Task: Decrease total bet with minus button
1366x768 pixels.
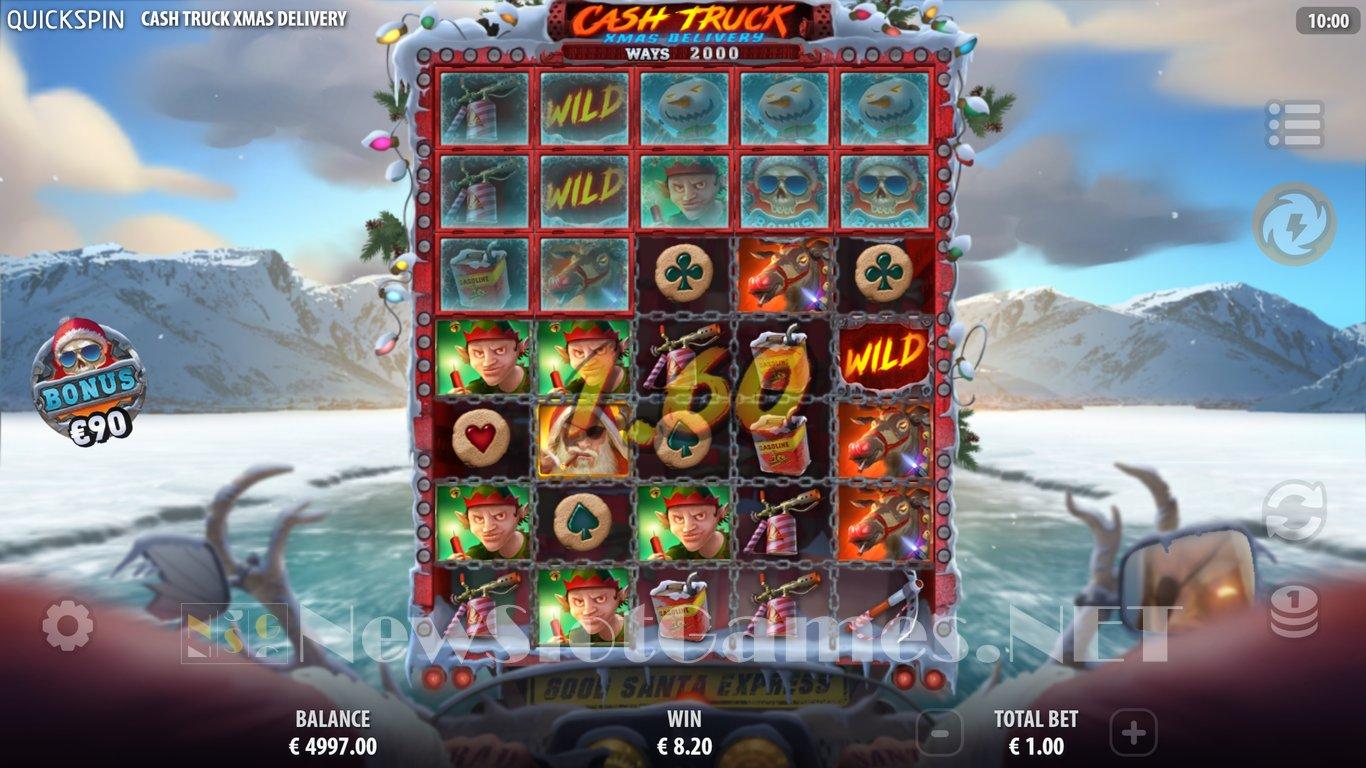Action: 940,733
